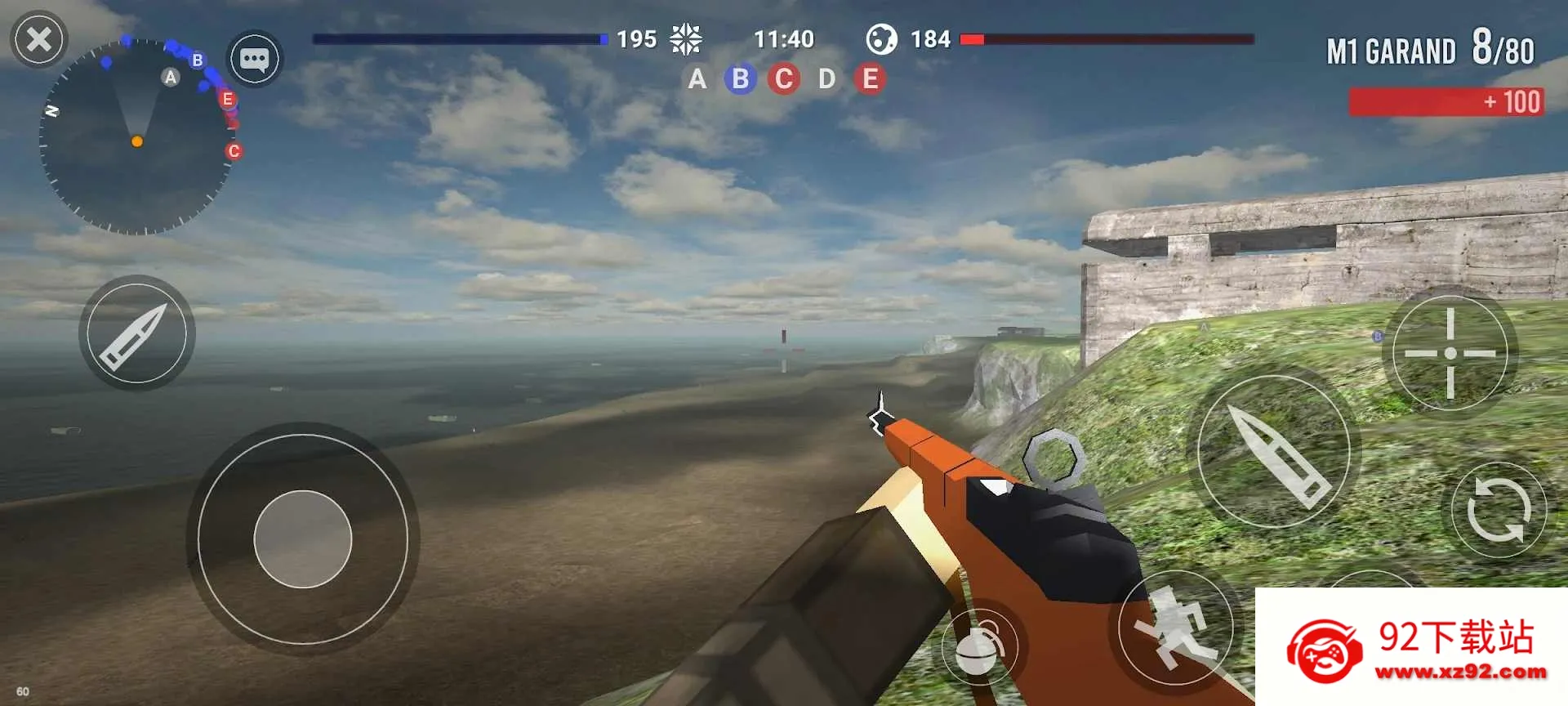Select objective marker B

740,78
